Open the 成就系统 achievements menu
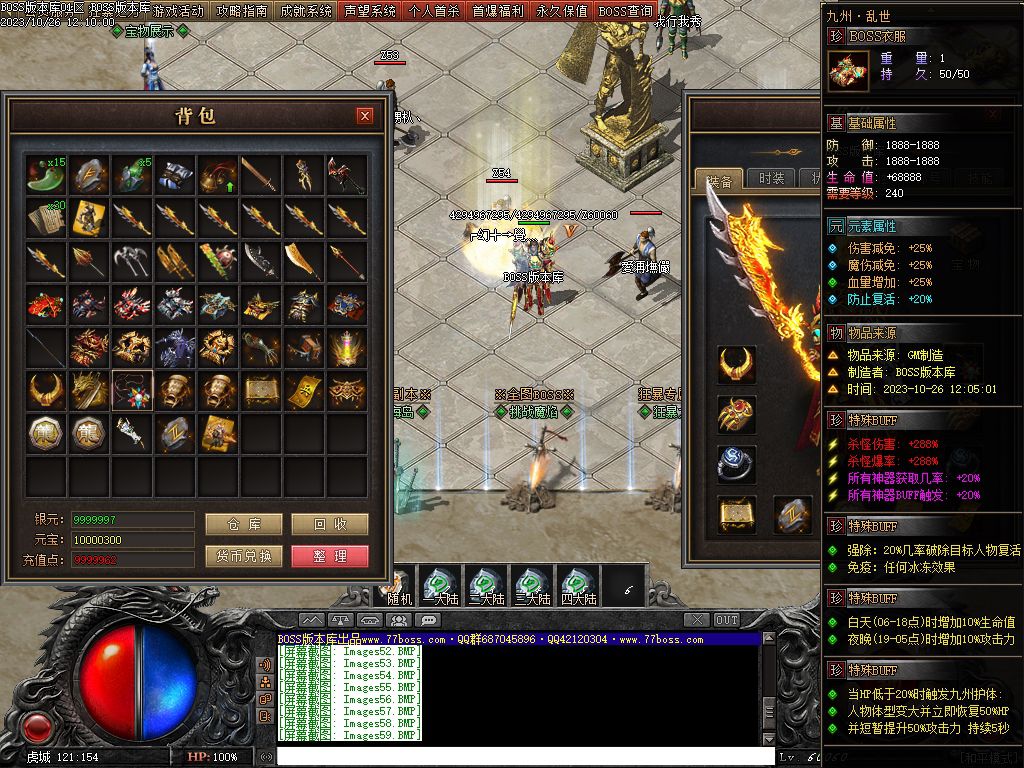1024x768 pixels. click(x=305, y=11)
